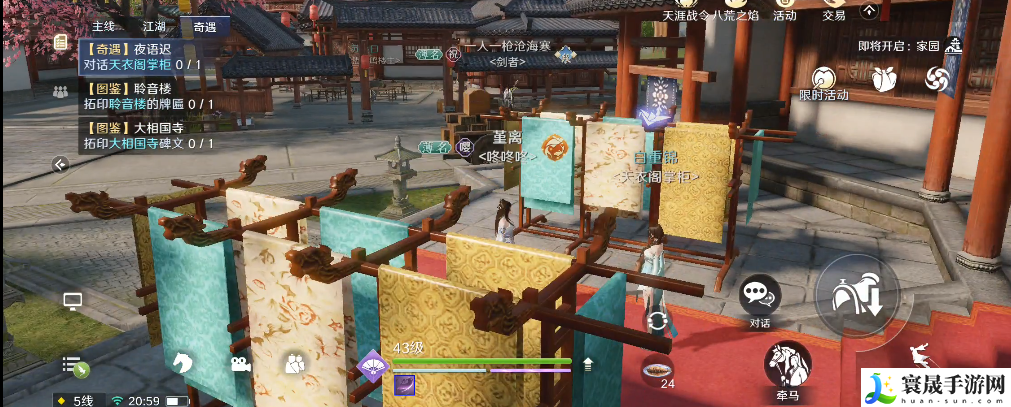Screen dimensions: 1011x407
Task: Select the 大相国寺 codex quest entry
Action: pos(147,135)
